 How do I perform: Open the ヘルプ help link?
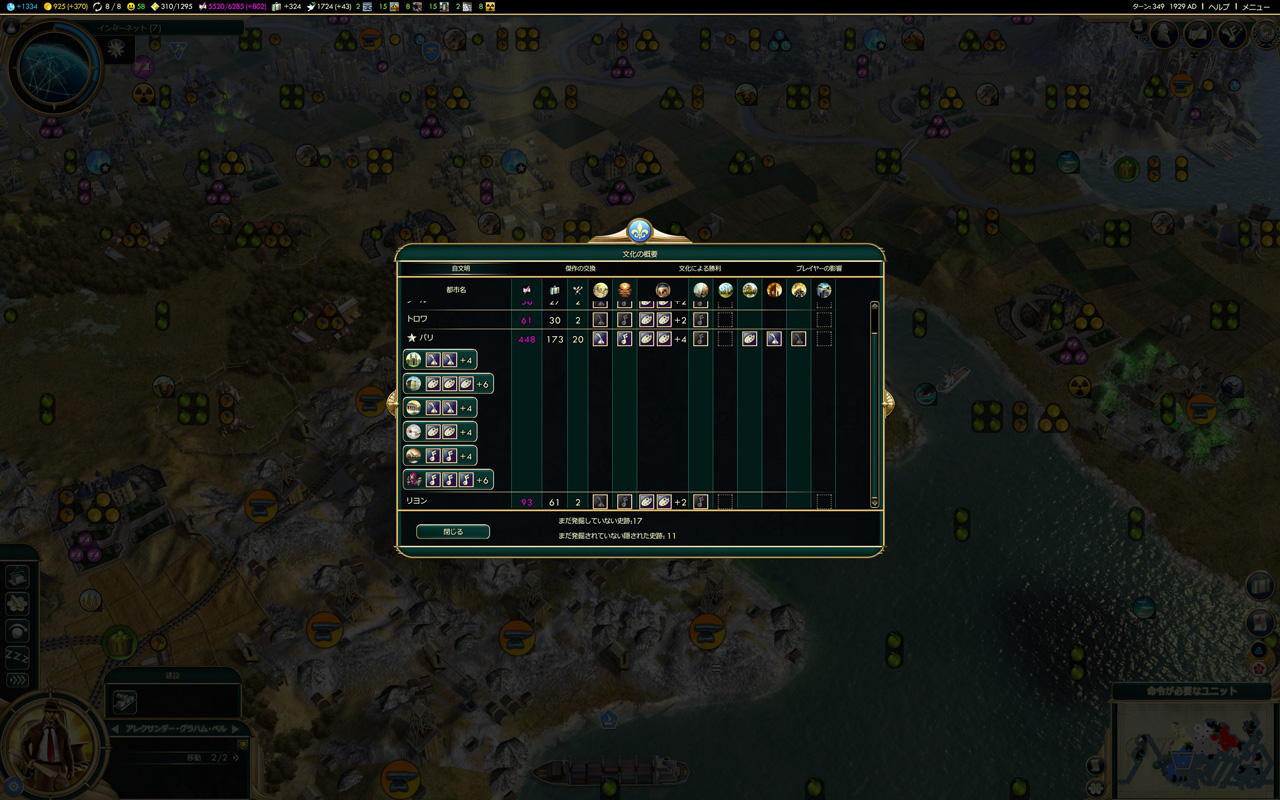tap(1220, 6)
